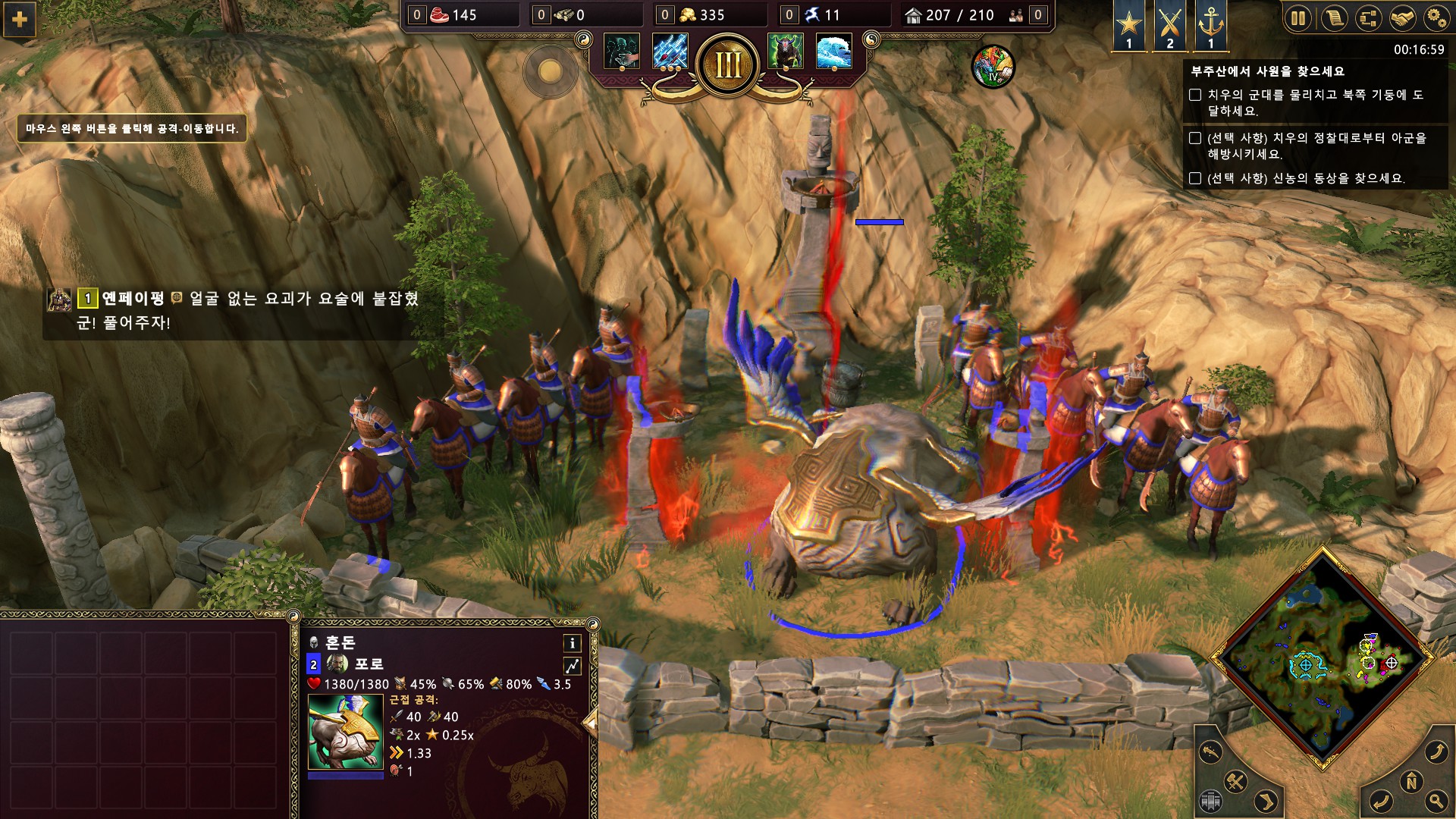
Task: Cast the great wave god power
Action: tap(834, 52)
